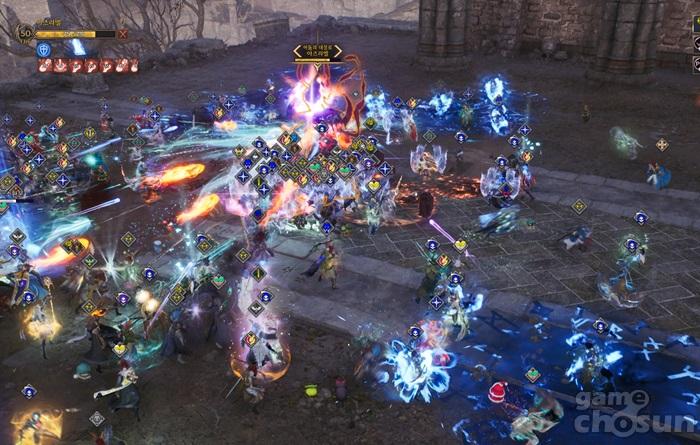Screen dimensions: 700x445
Task: Select the blue shield buff icon
Action: (44, 48)
